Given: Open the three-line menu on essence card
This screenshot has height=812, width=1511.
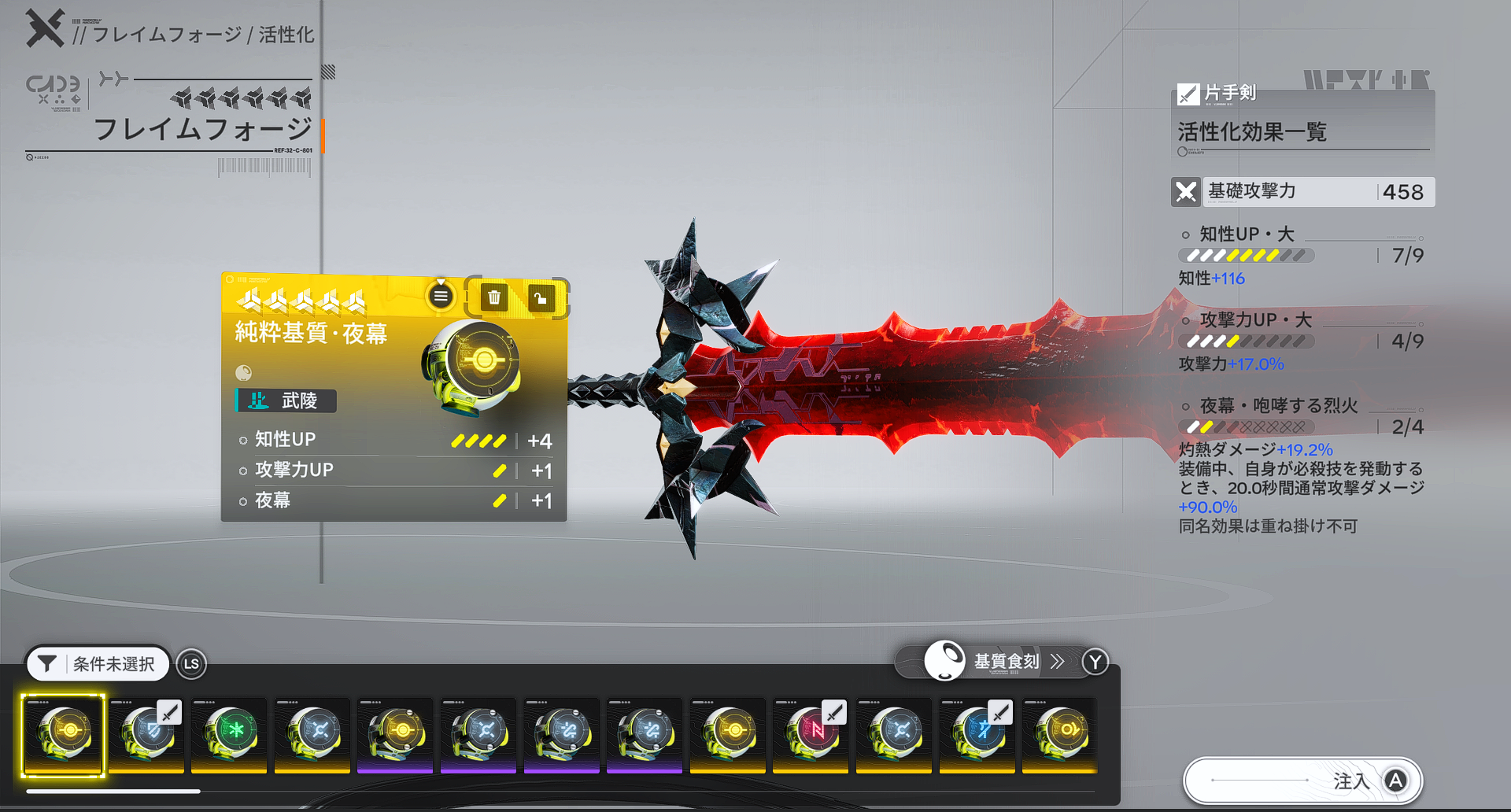Looking at the screenshot, I should click(441, 297).
